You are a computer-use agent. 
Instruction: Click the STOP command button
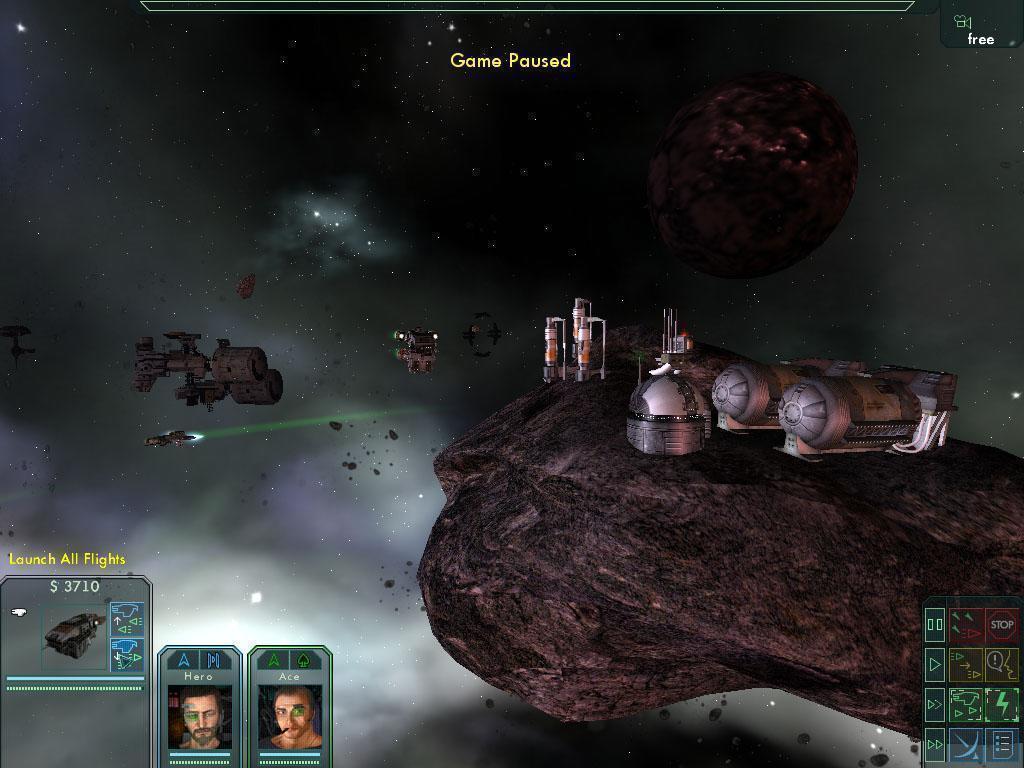tap(1002, 626)
